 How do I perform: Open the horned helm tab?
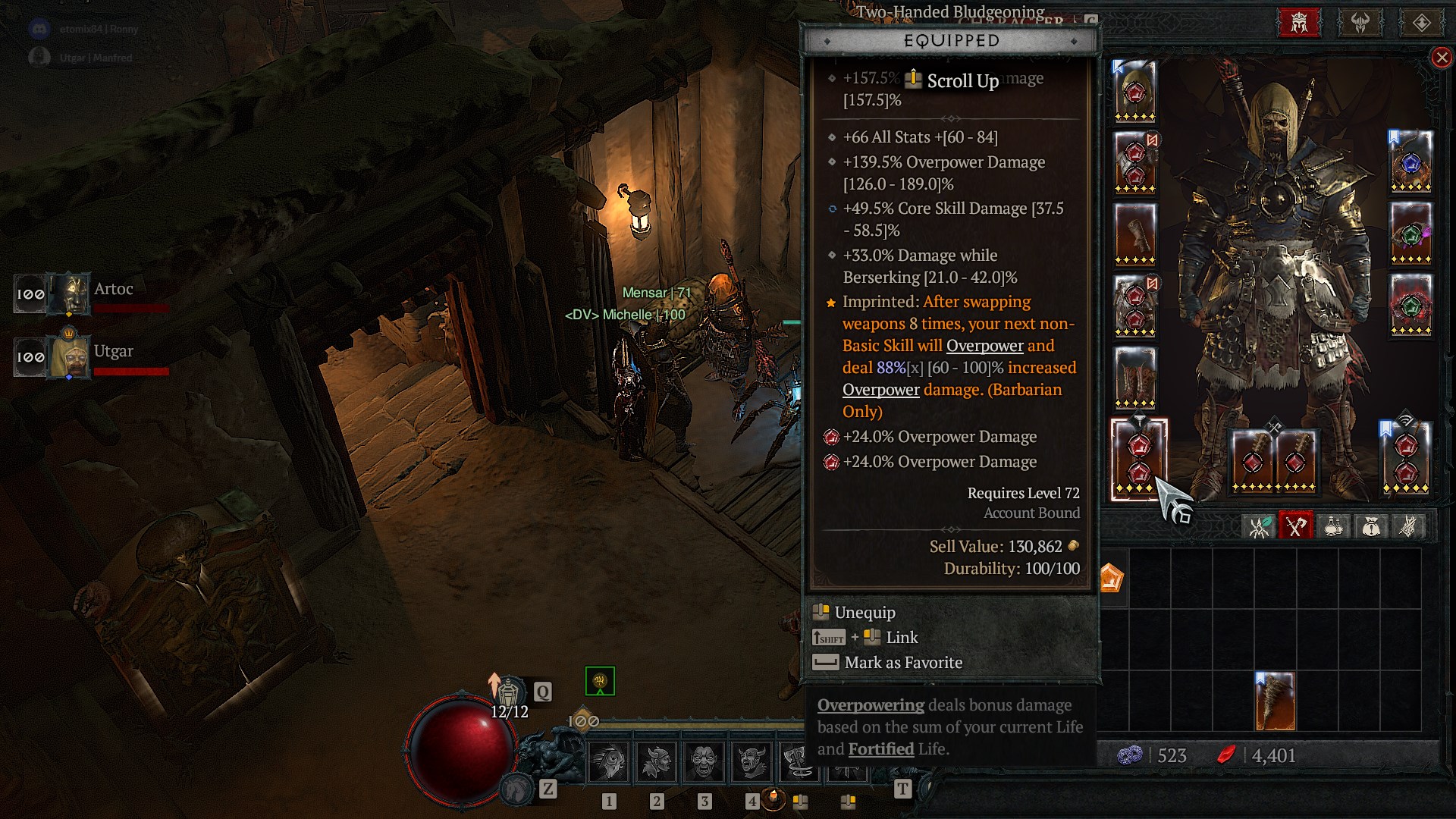(x=1360, y=23)
